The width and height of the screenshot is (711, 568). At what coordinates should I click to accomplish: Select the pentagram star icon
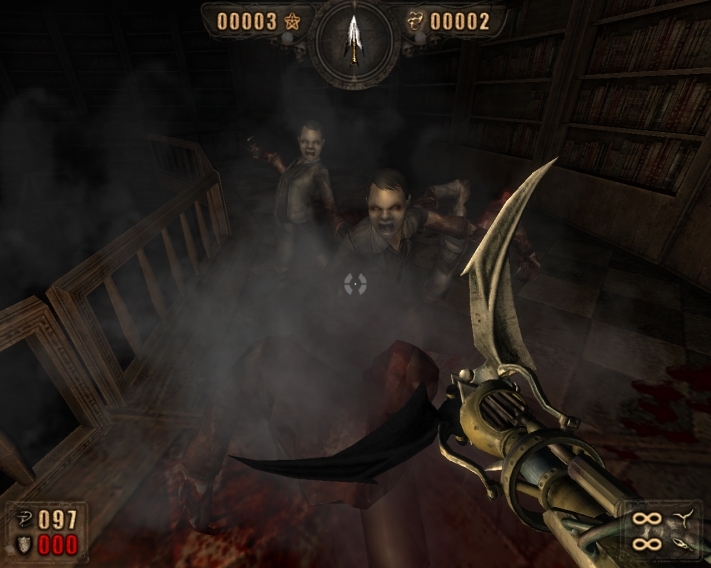293,21
